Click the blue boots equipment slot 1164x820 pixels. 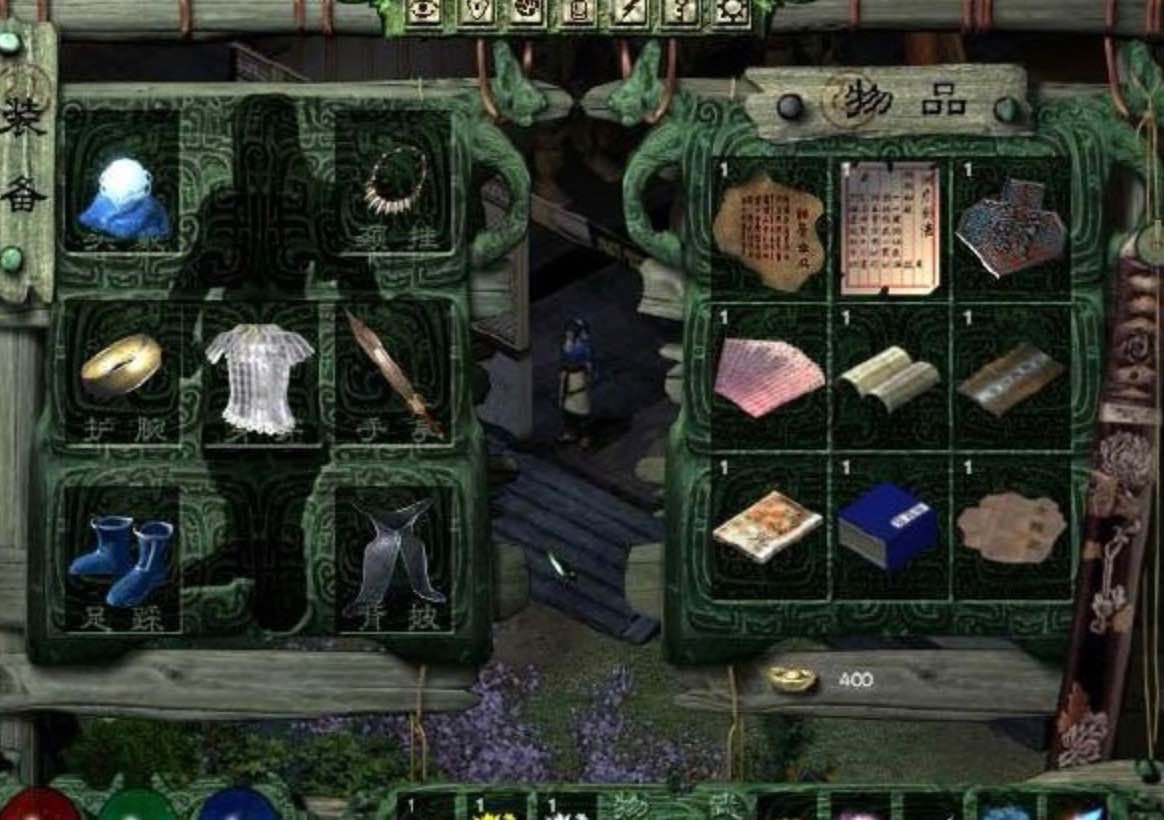(x=123, y=560)
